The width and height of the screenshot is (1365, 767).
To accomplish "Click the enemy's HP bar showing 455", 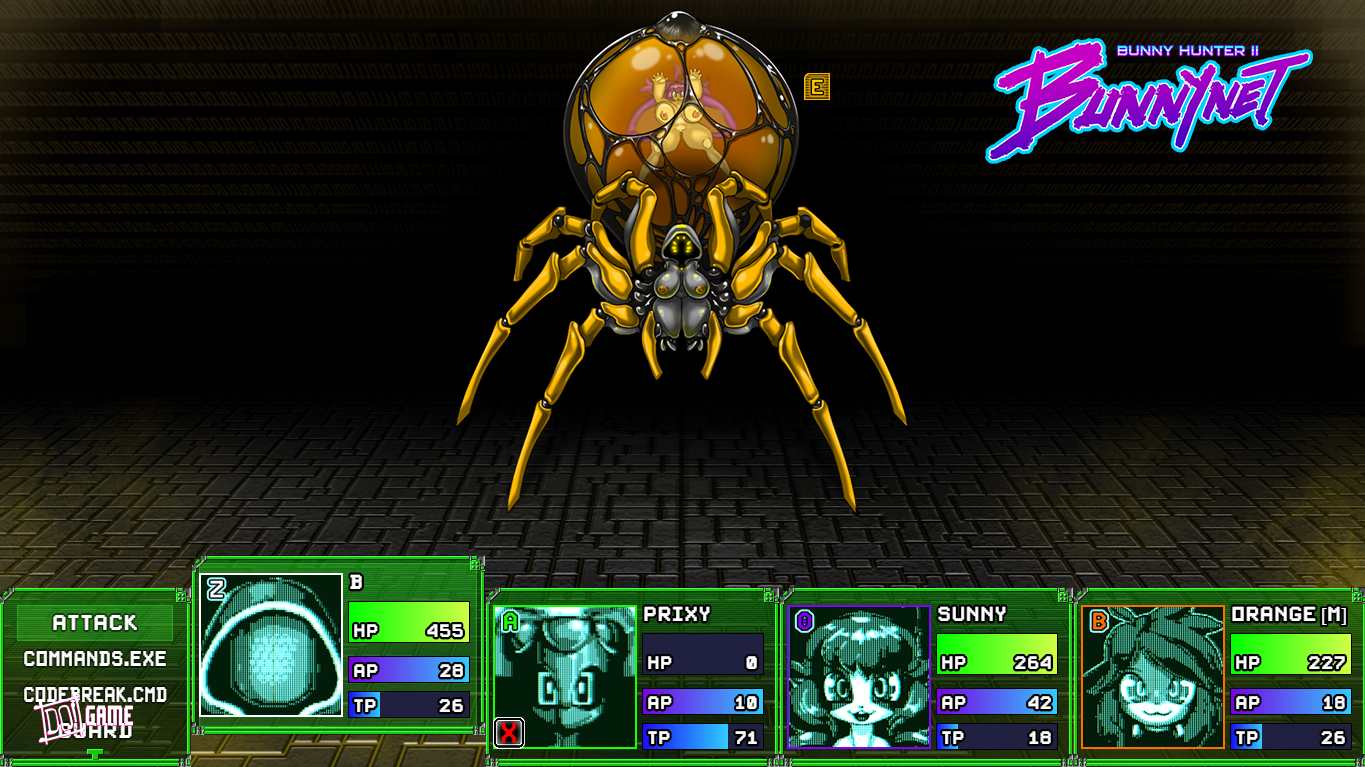I will point(410,632).
